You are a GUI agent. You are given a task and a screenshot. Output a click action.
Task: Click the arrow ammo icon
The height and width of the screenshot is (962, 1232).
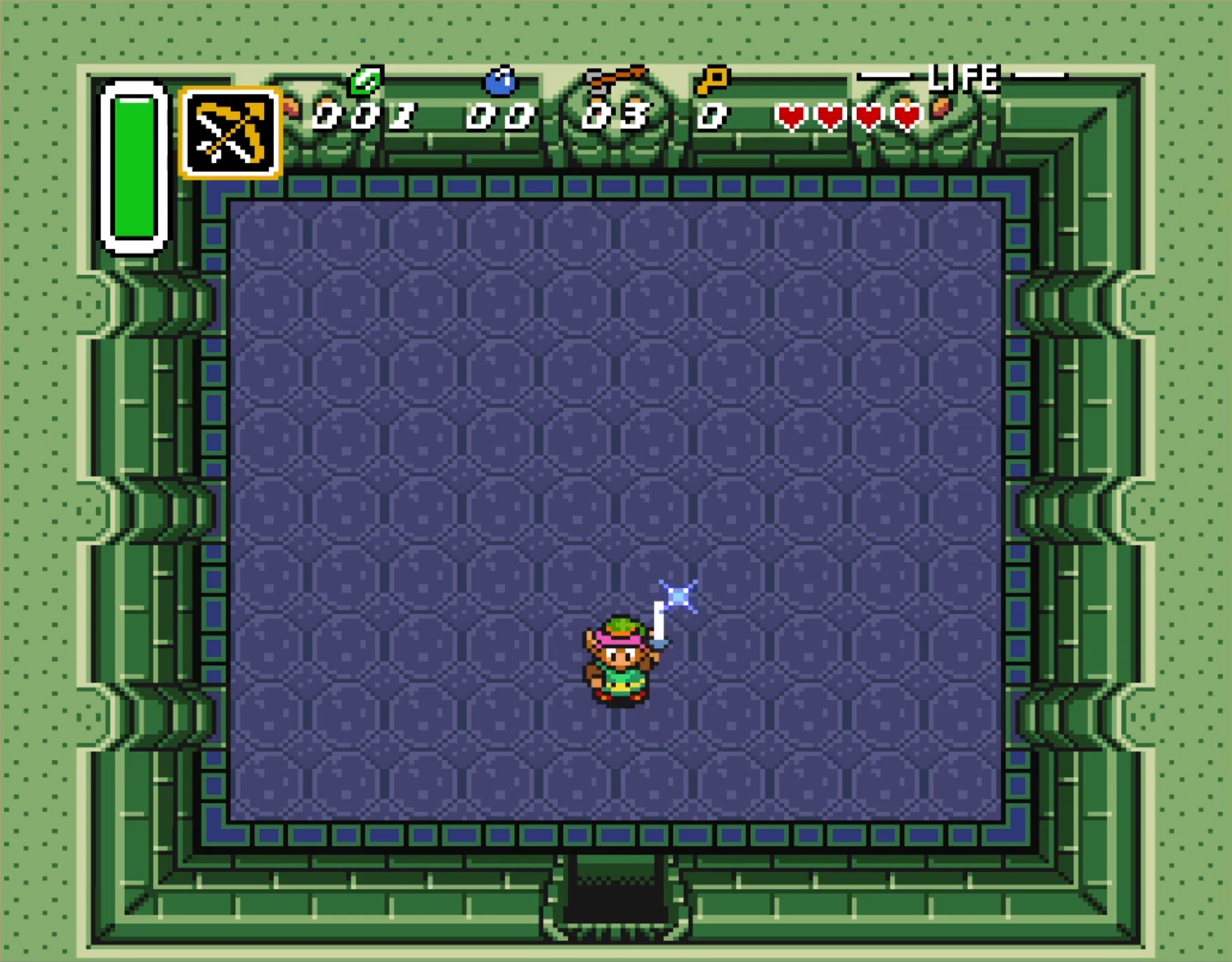point(615,79)
